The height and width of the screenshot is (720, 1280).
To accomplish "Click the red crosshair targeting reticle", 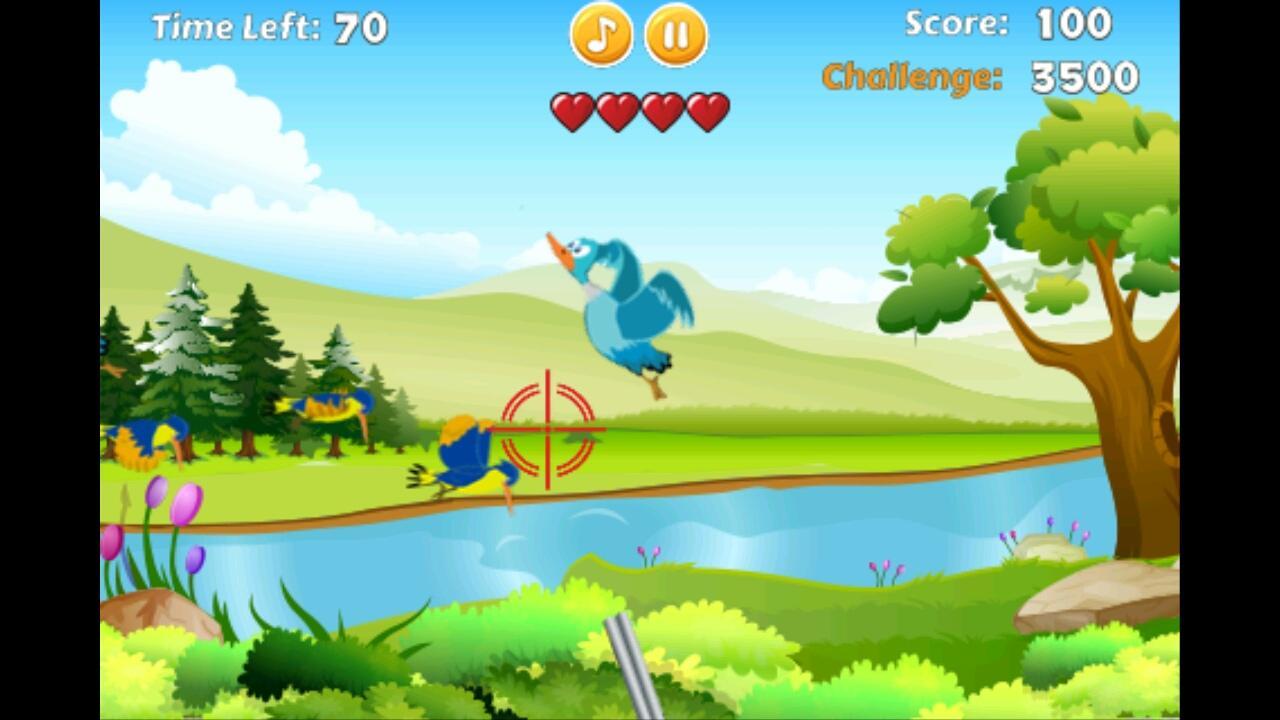I will tap(547, 430).
